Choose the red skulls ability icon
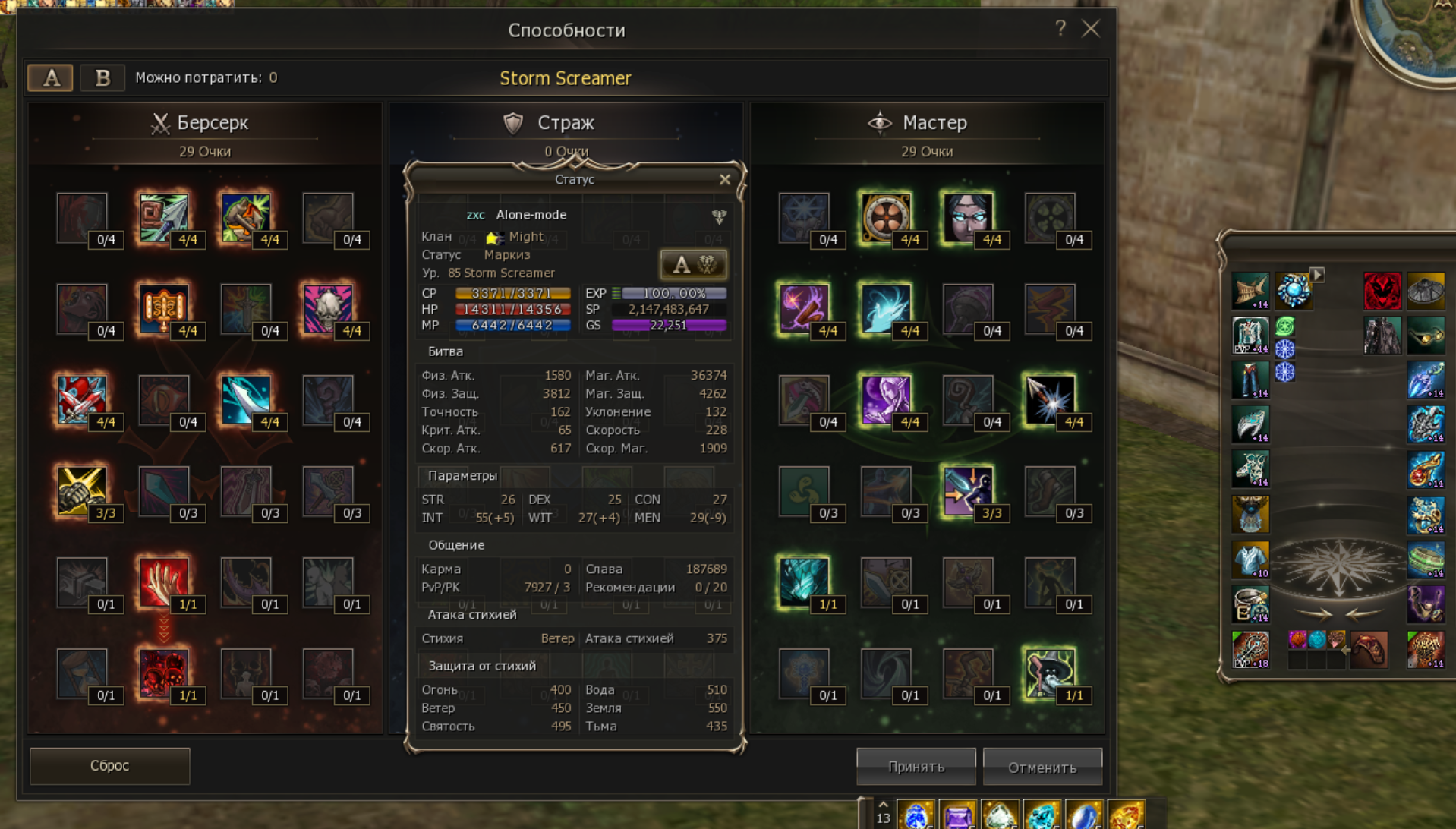1456x829 pixels. (x=163, y=673)
